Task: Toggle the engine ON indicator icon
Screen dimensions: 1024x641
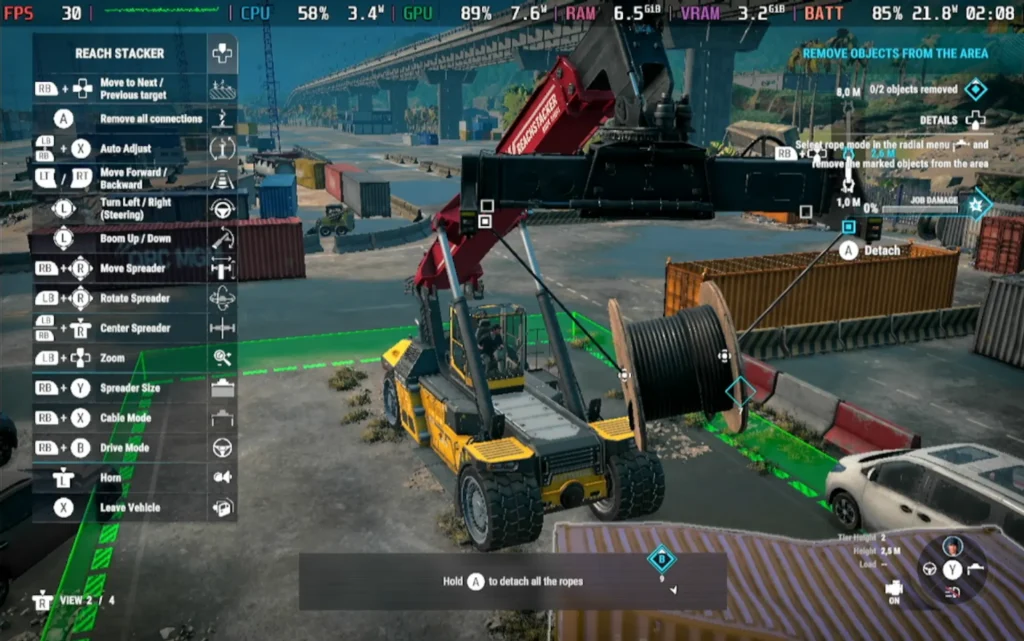Action: (895, 589)
